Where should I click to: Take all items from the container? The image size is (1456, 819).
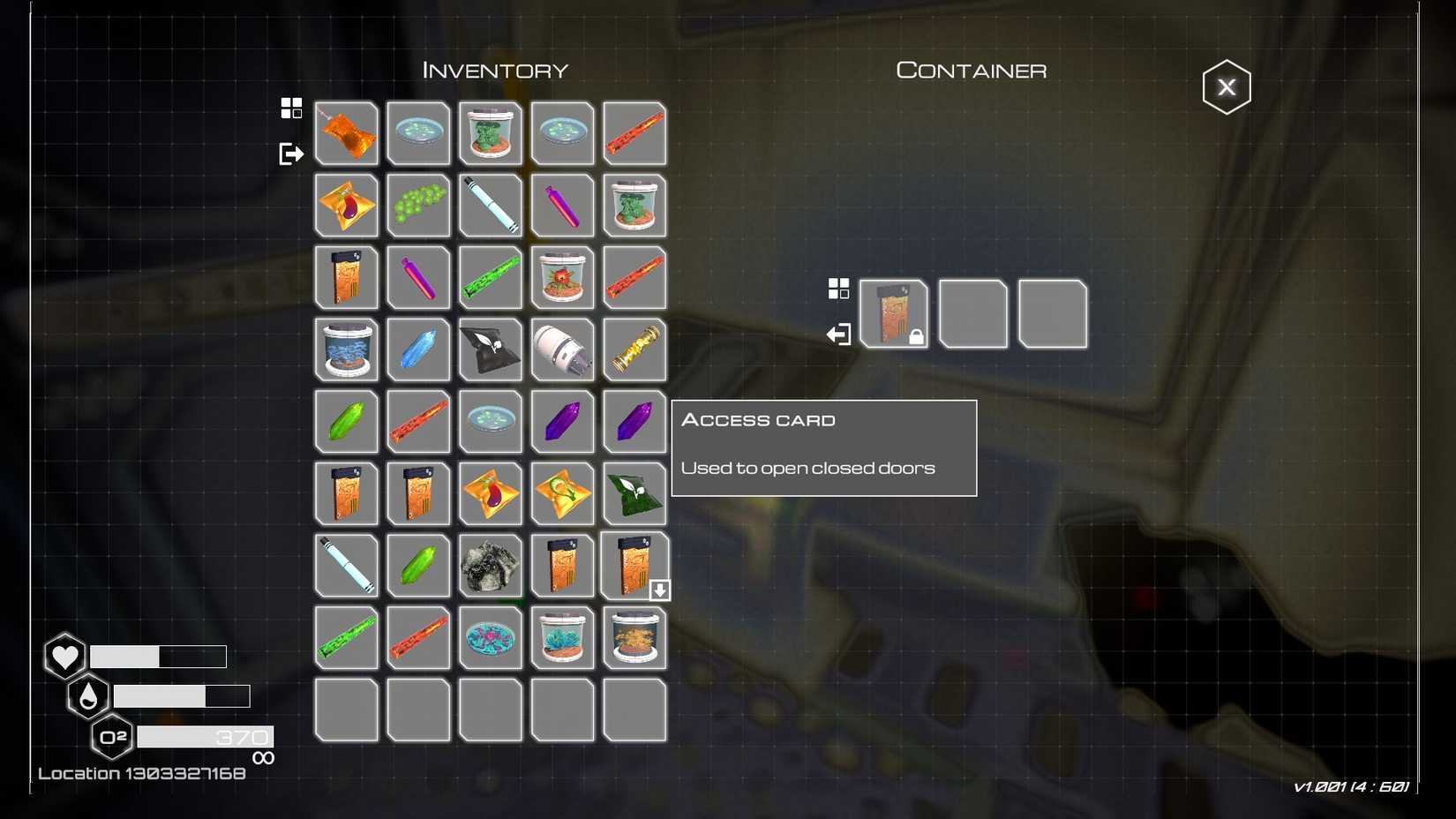(x=838, y=334)
